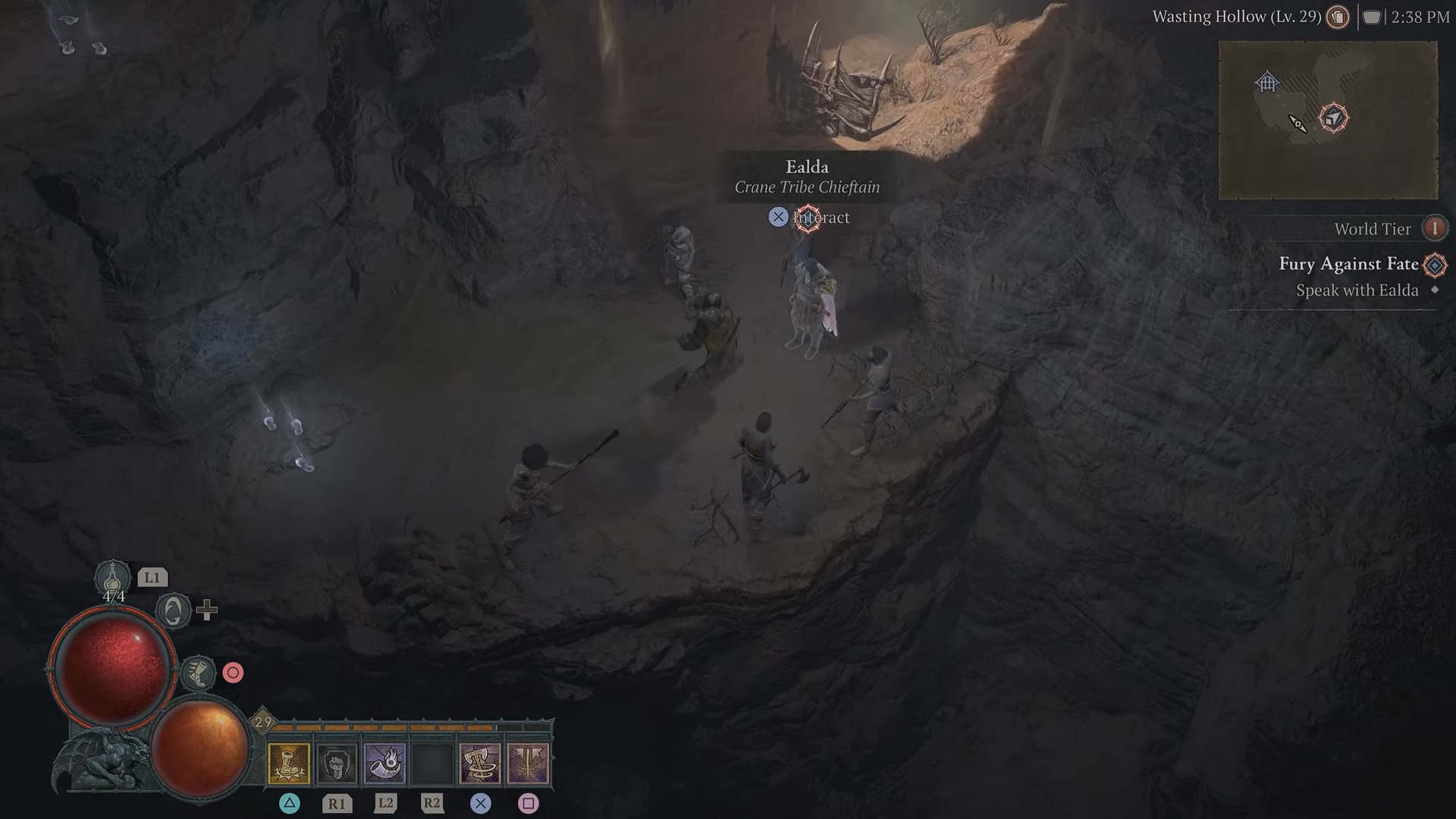The image size is (1456, 819).
Task: Select the gold-bordered basic skill icon
Action: (290, 762)
